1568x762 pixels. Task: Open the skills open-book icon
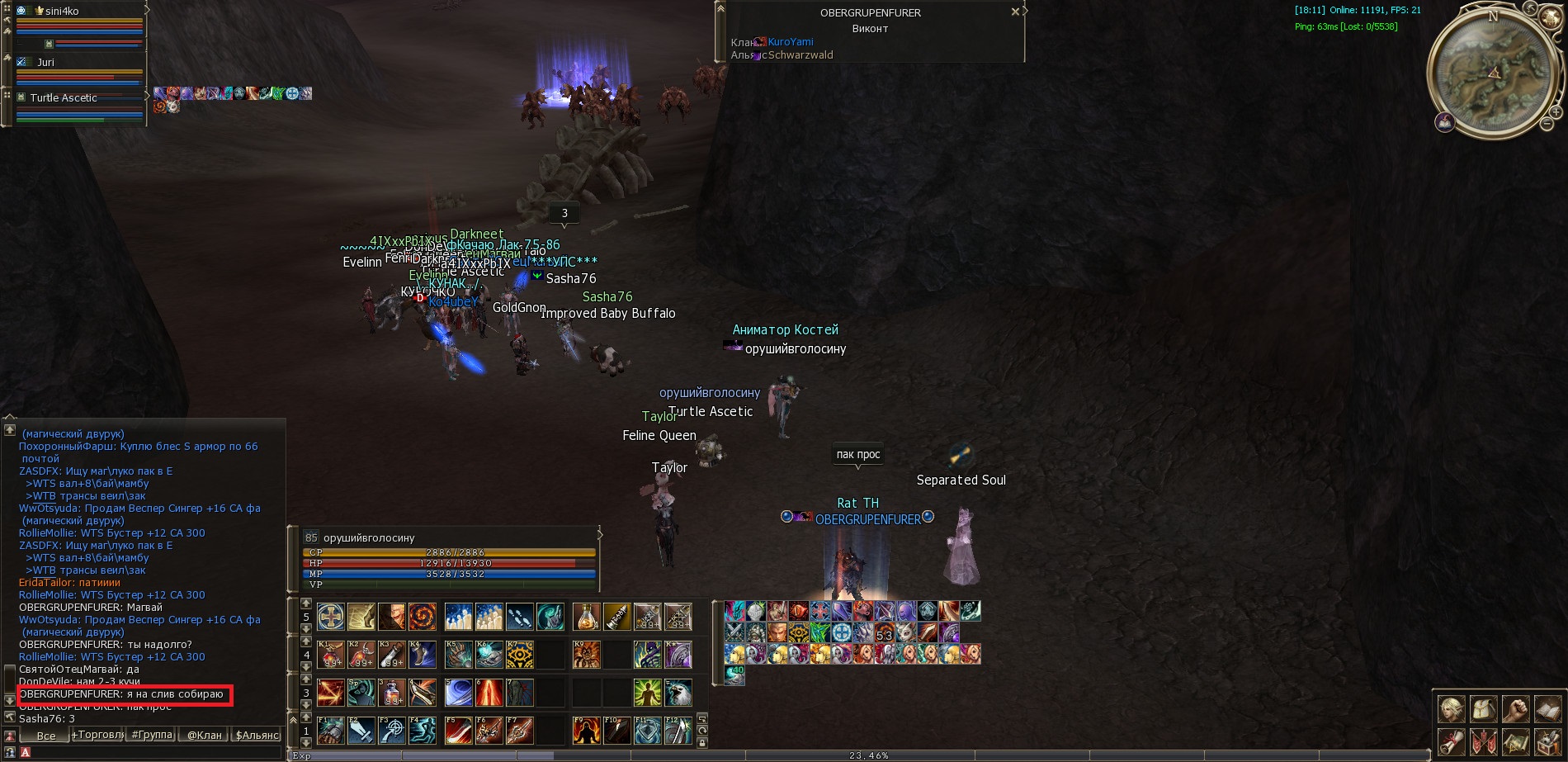(1547, 709)
